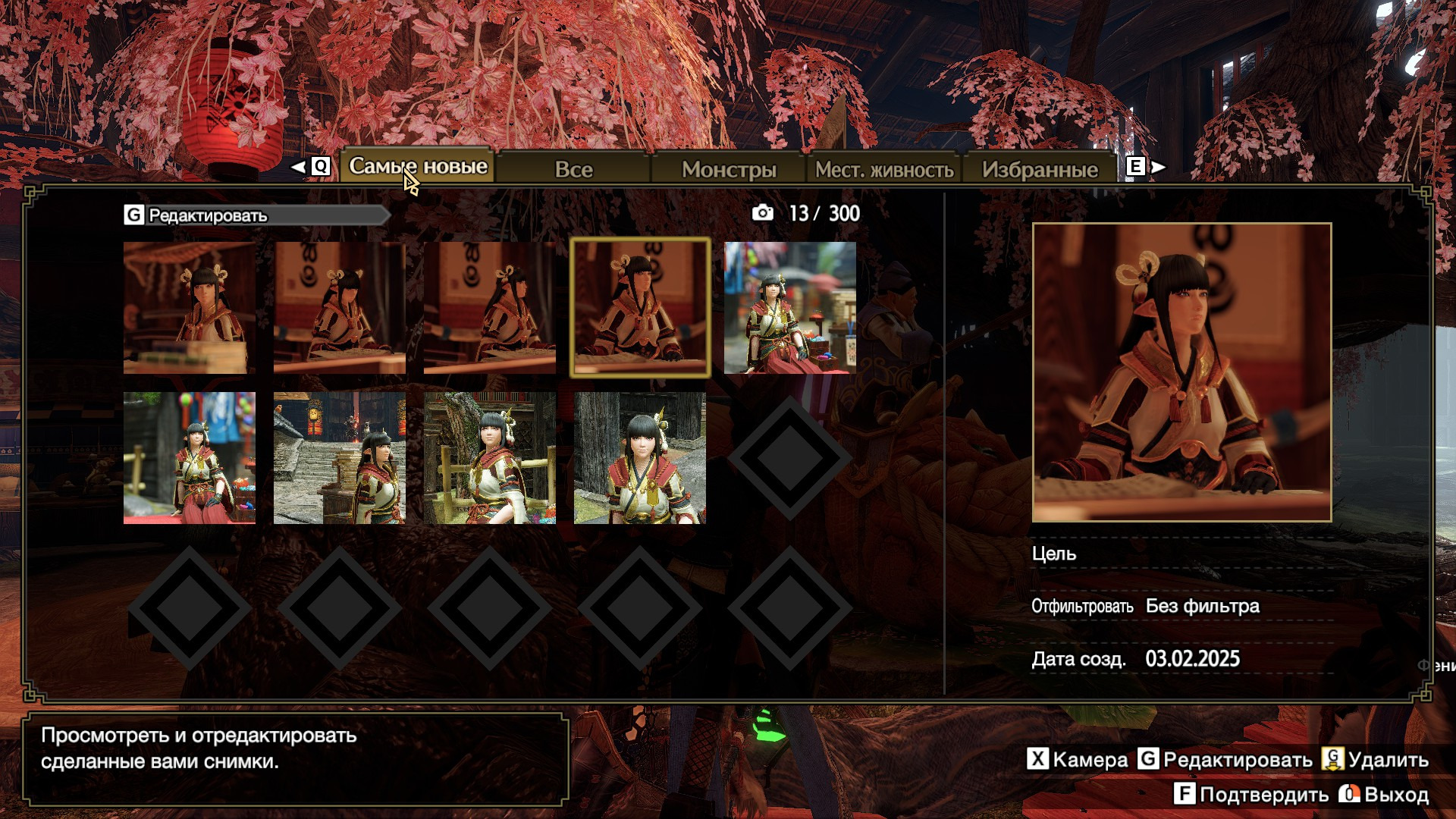Open the first photo with tiles on table
The image size is (1456, 819).
[x=190, y=307]
